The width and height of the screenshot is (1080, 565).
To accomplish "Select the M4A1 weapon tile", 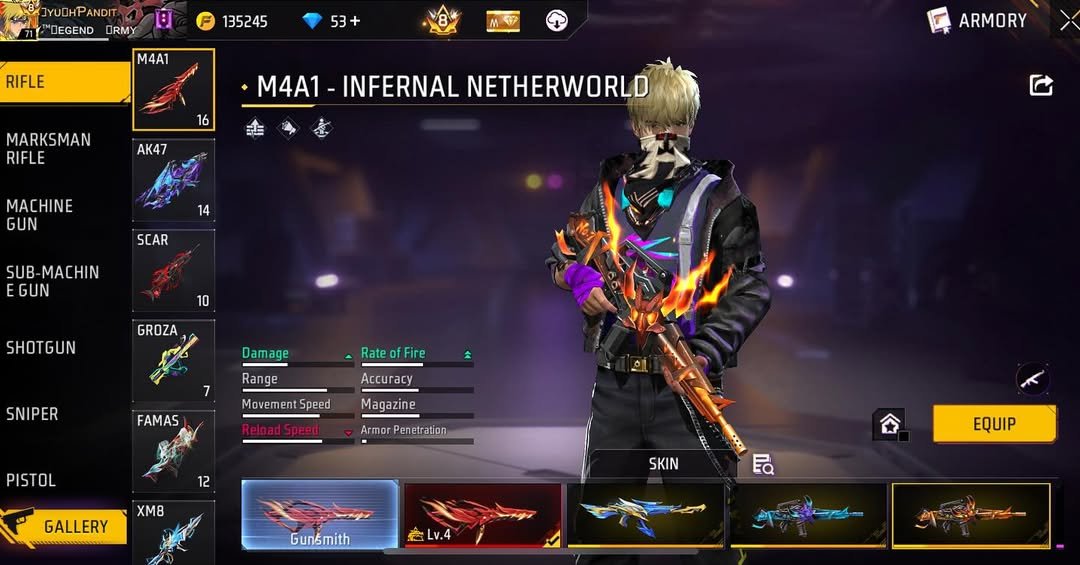I will (x=173, y=90).
